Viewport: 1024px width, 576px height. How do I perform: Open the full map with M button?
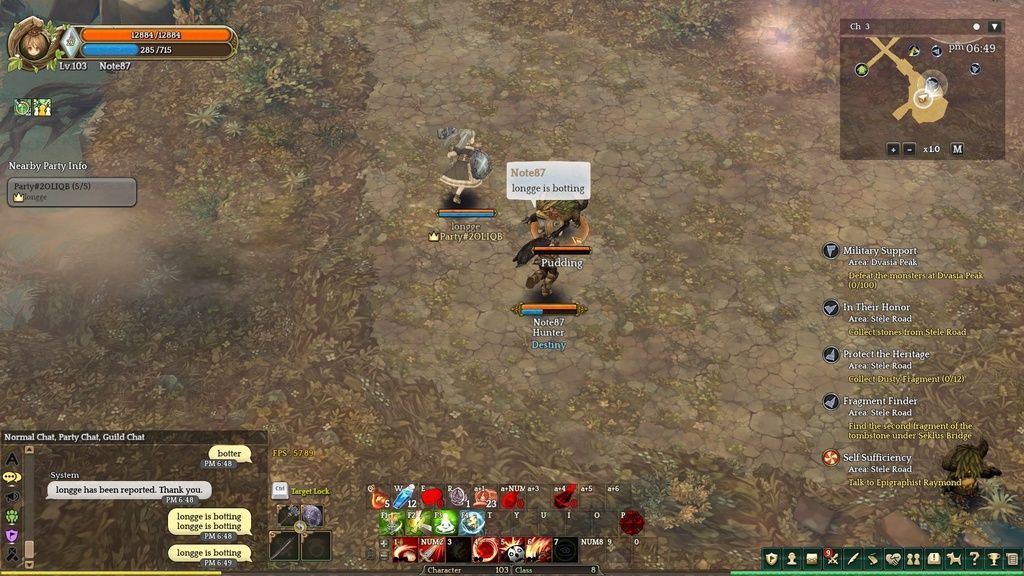(957, 149)
